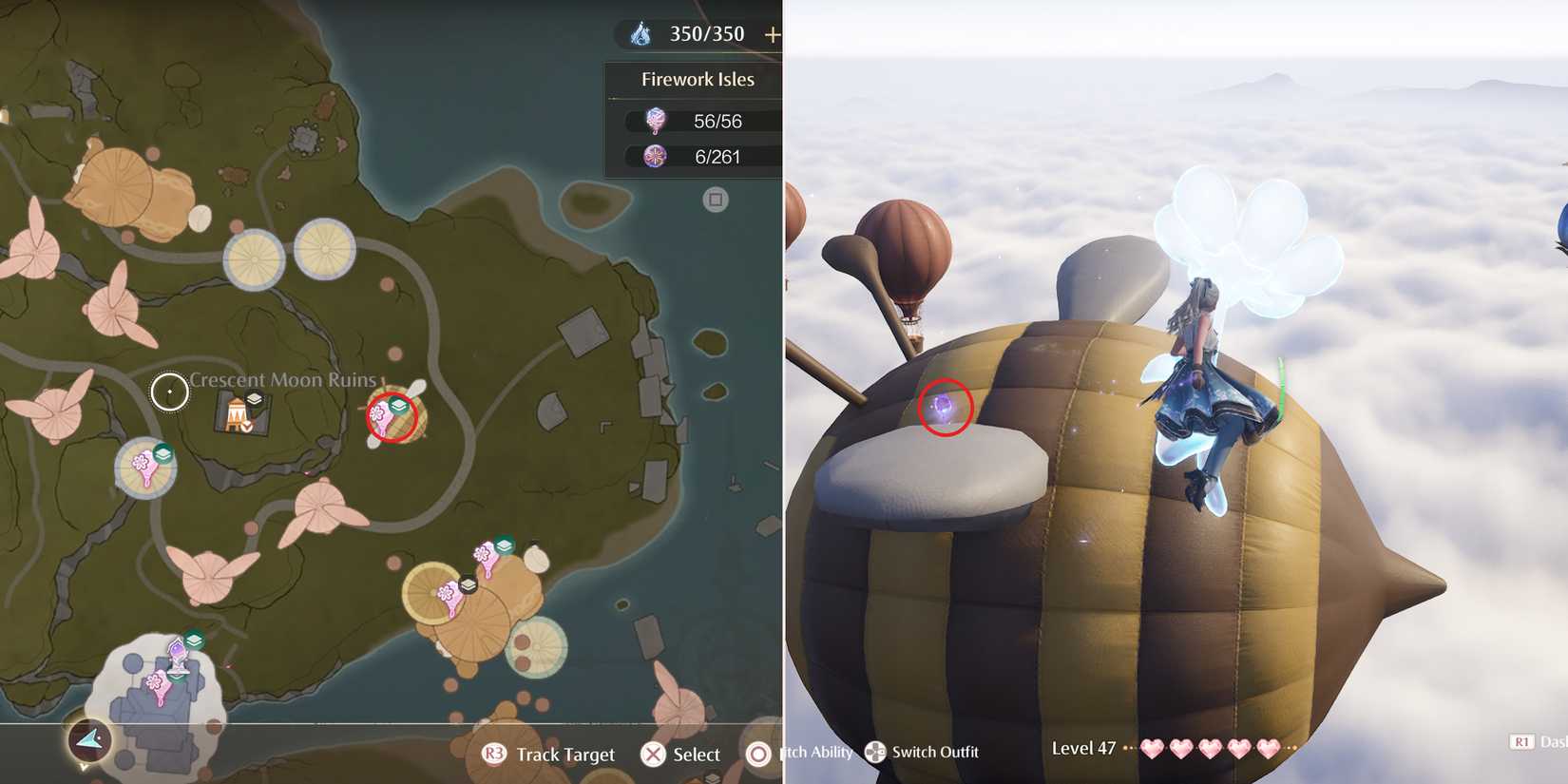The height and width of the screenshot is (784, 1568).
Task: Select the compass icon in the bottom-left corner
Action: click(x=90, y=741)
